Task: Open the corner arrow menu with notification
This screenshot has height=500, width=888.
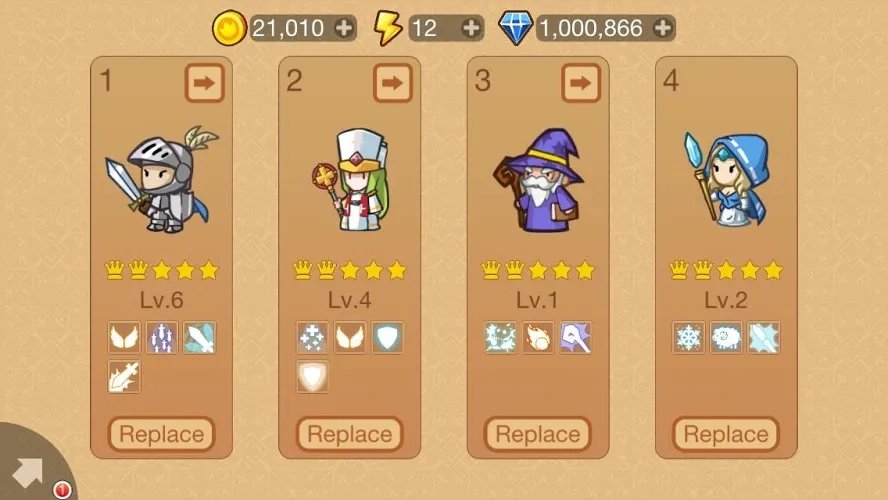Action: (30, 470)
